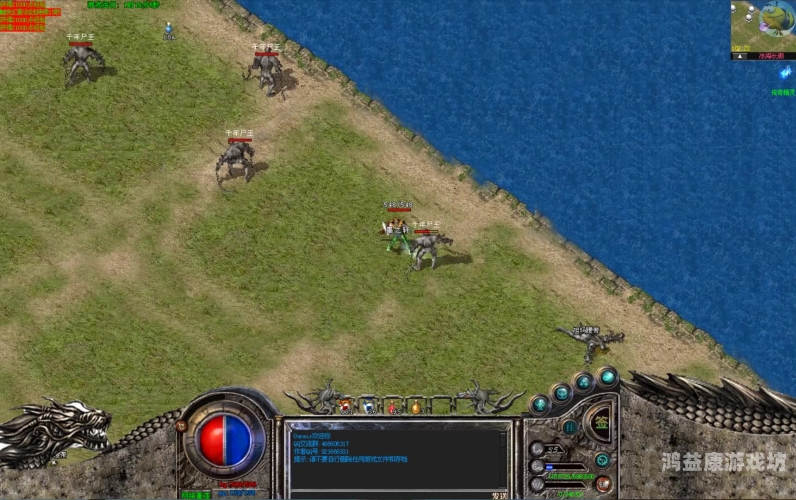This screenshot has width=796, height=500.
Task: Open the first teal orb menu button
Action: click(x=540, y=404)
